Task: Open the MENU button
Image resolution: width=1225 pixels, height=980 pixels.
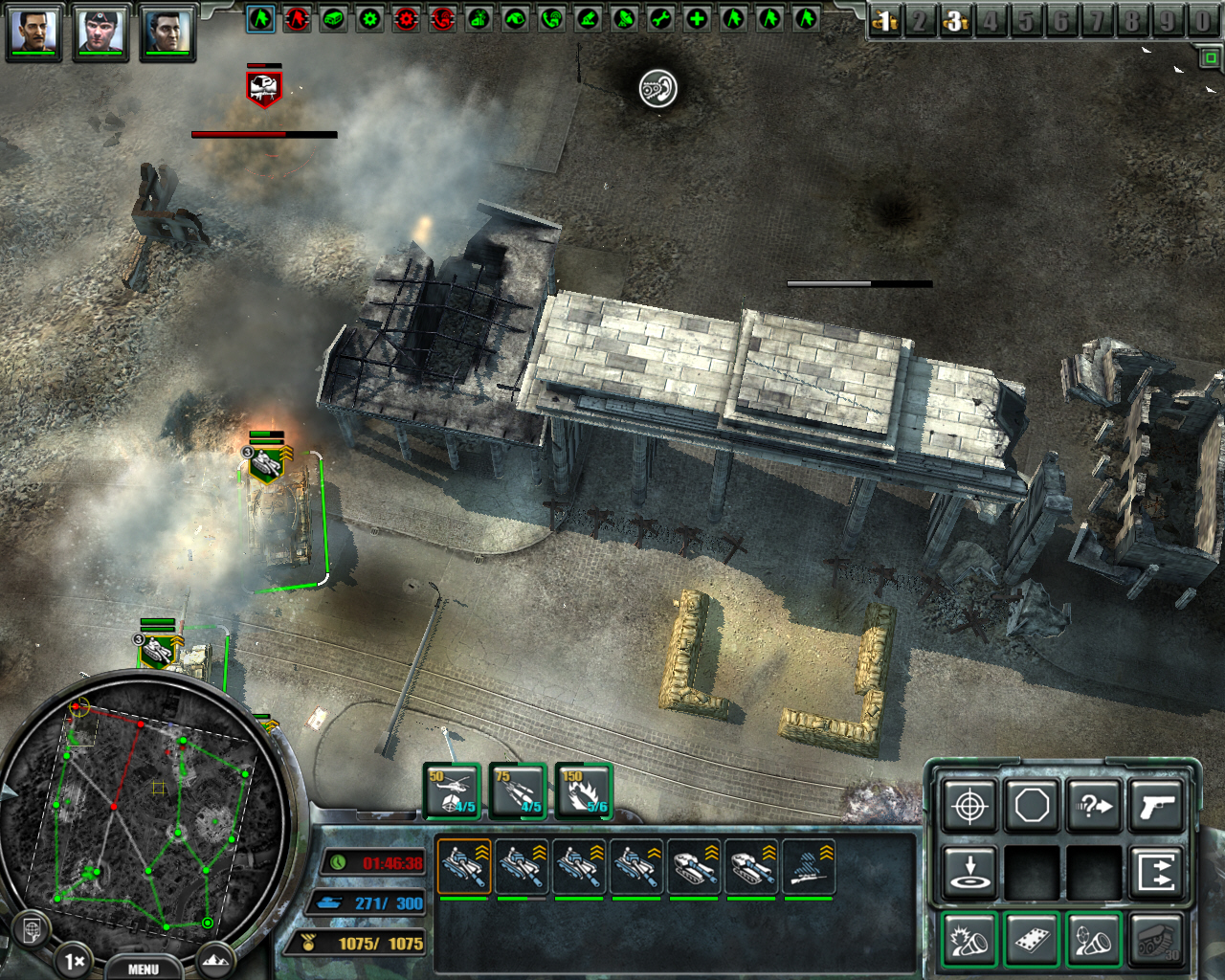Action: click(x=144, y=969)
